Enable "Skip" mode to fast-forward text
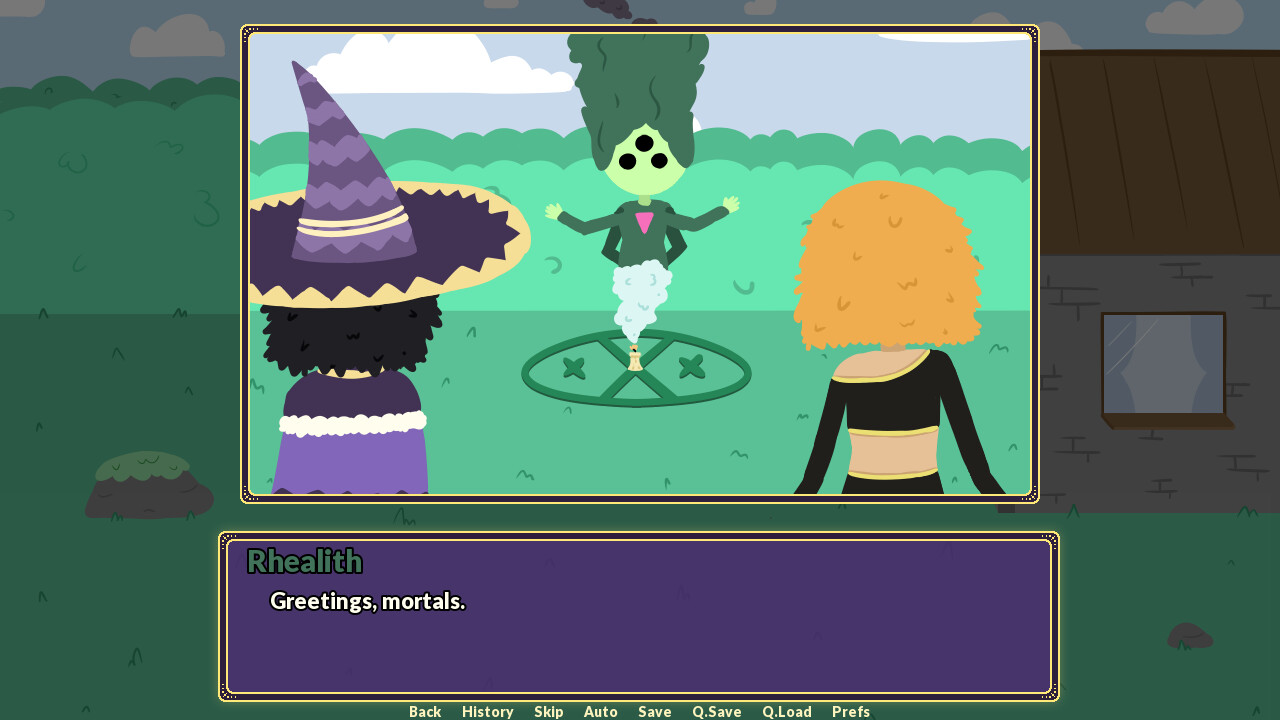 click(548, 711)
